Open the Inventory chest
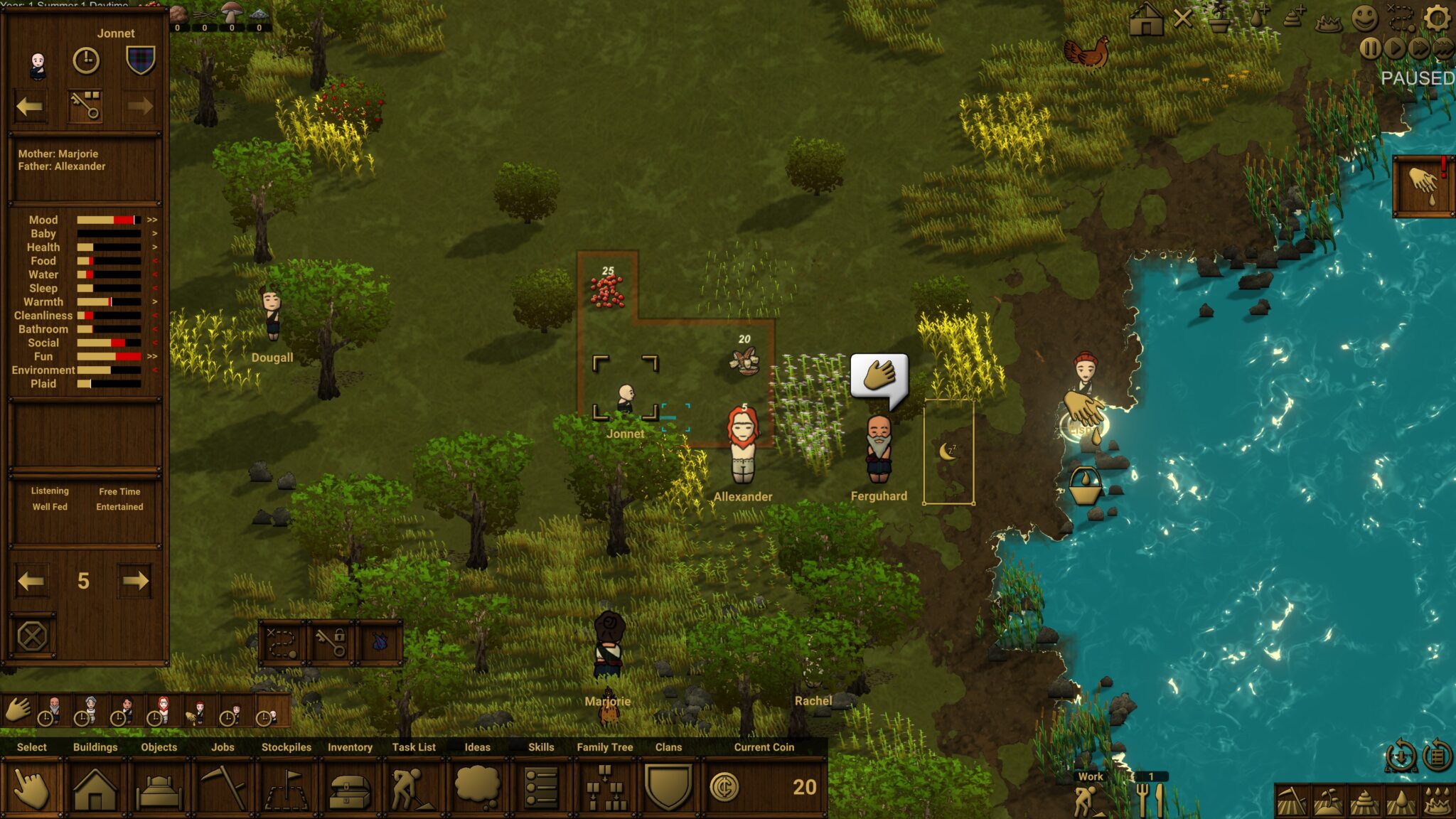The height and width of the screenshot is (819, 1456). (350, 788)
